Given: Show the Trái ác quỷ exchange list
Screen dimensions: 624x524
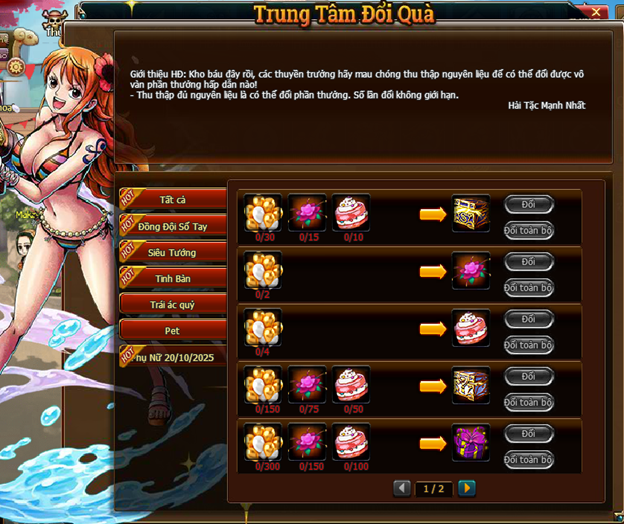Looking at the screenshot, I should pos(169,303).
